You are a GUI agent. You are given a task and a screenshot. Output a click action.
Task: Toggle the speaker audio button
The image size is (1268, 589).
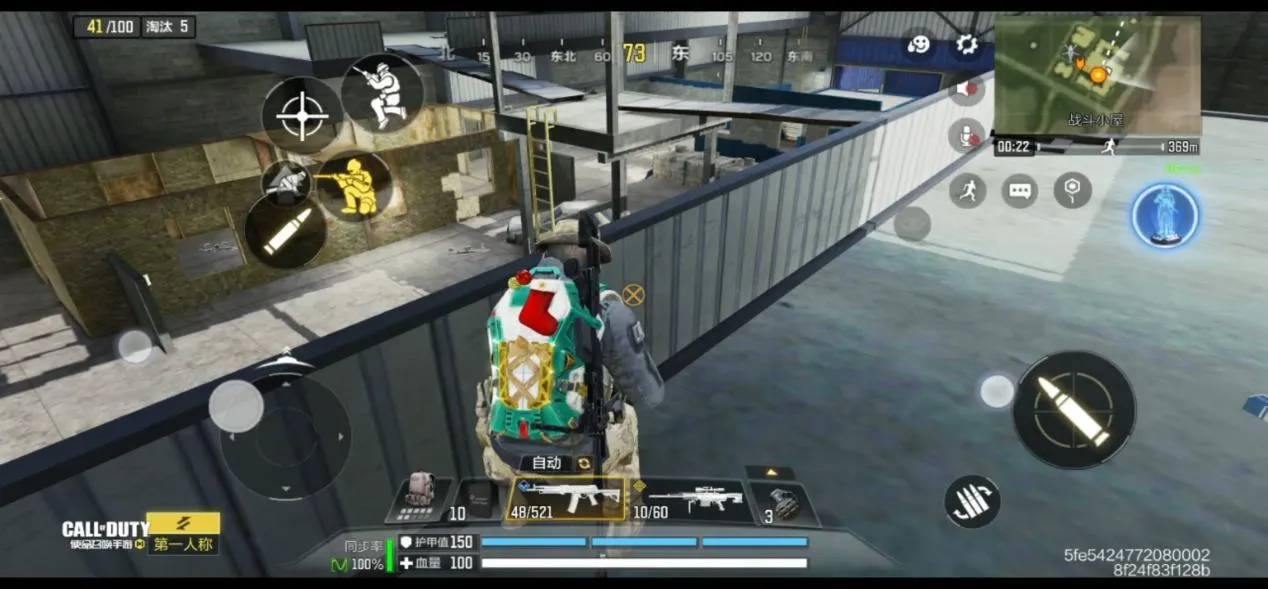coord(966,90)
